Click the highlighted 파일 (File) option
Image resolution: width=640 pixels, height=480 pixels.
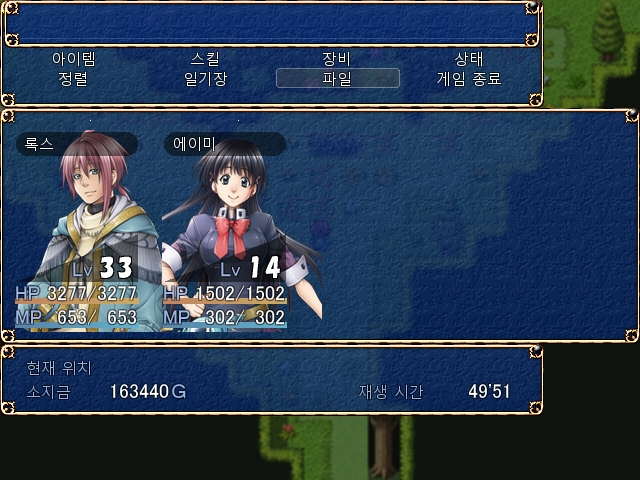coord(337,78)
